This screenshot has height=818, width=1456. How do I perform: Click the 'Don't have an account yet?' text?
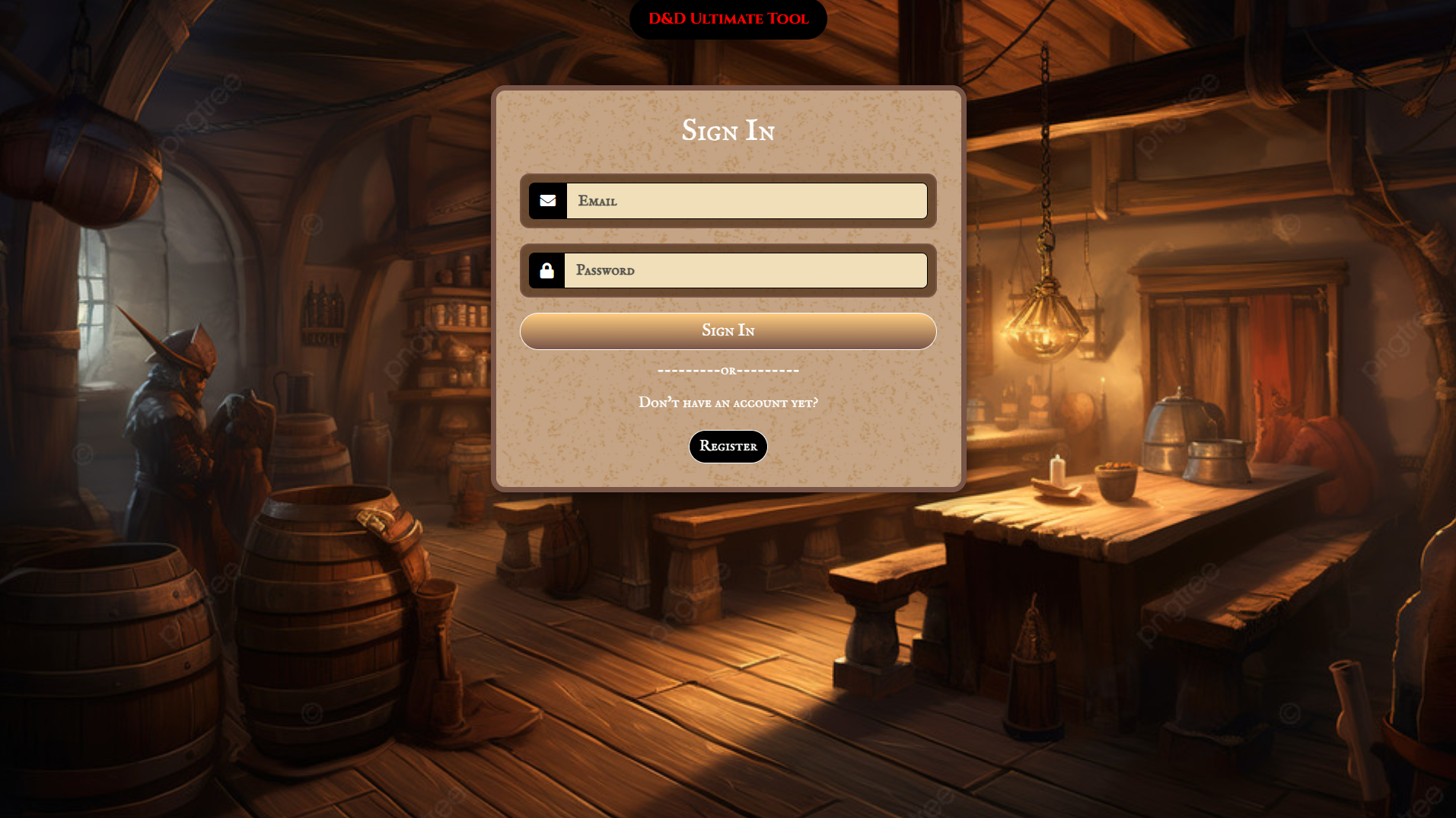point(728,403)
